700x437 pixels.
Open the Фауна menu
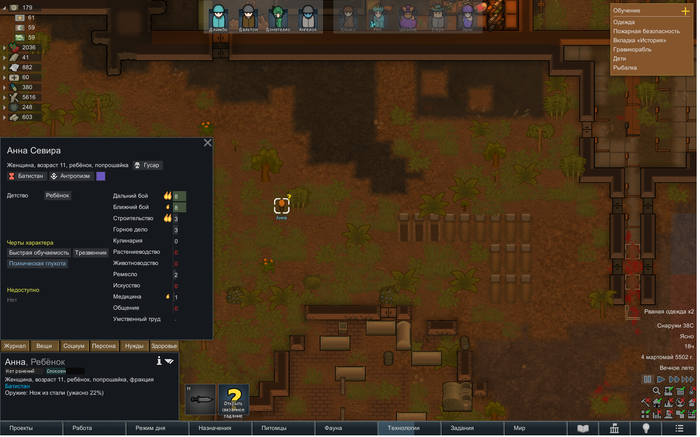(x=334, y=428)
